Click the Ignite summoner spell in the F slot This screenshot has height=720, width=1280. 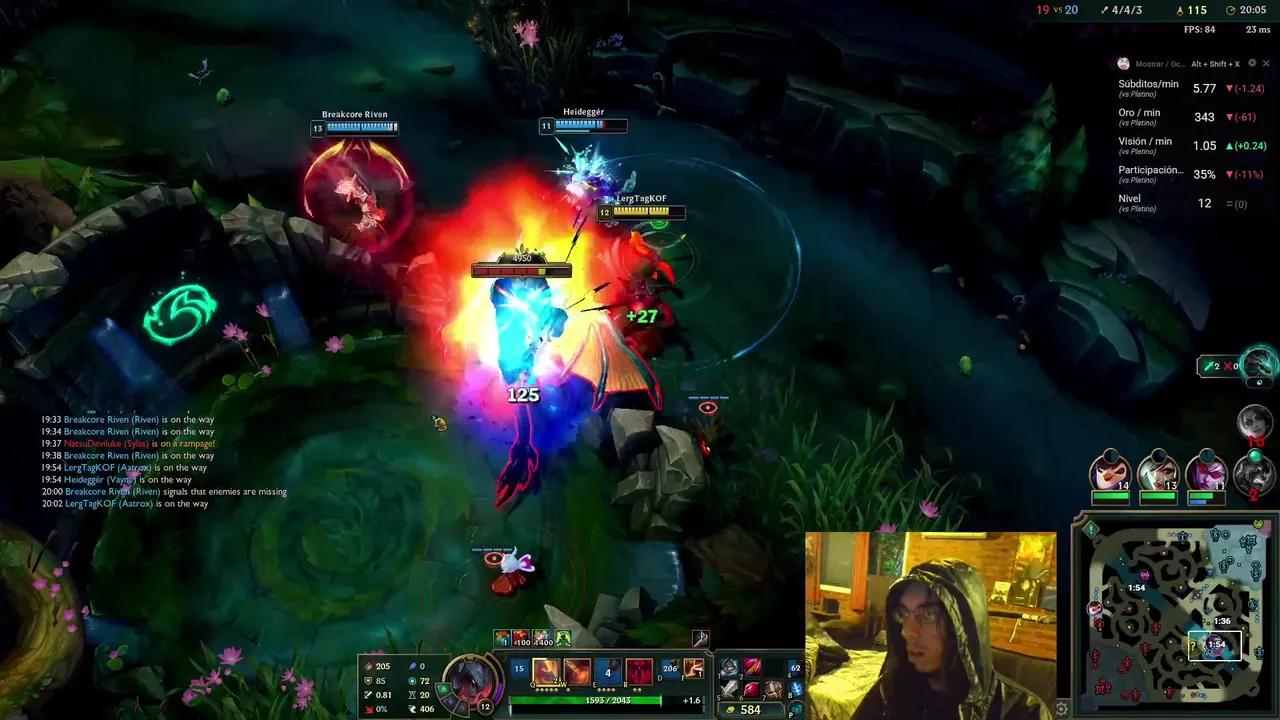coord(693,668)
